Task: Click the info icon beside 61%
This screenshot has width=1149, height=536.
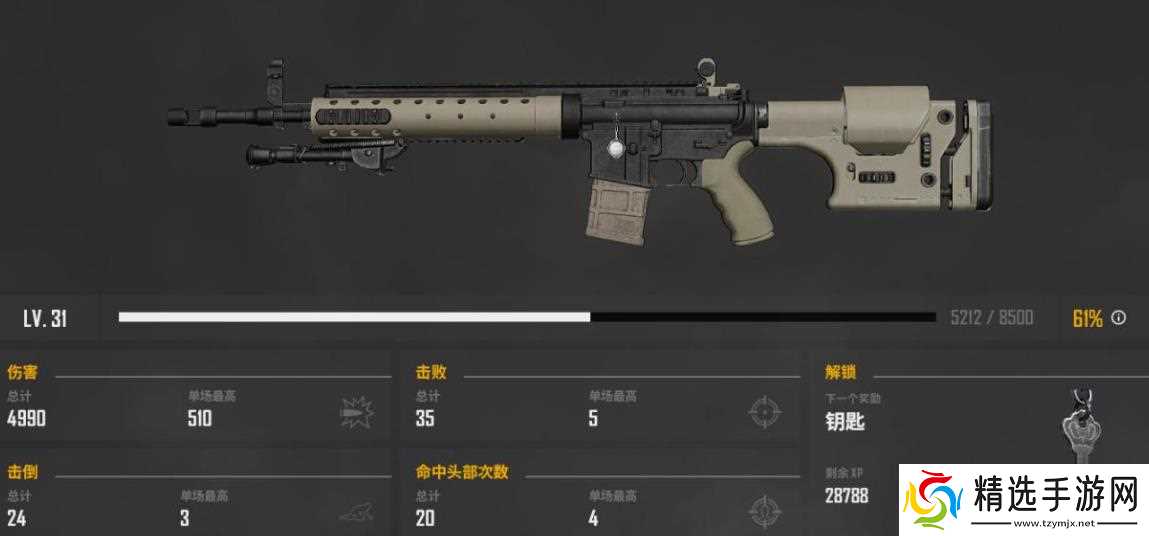Action: tap(1119, 318)
